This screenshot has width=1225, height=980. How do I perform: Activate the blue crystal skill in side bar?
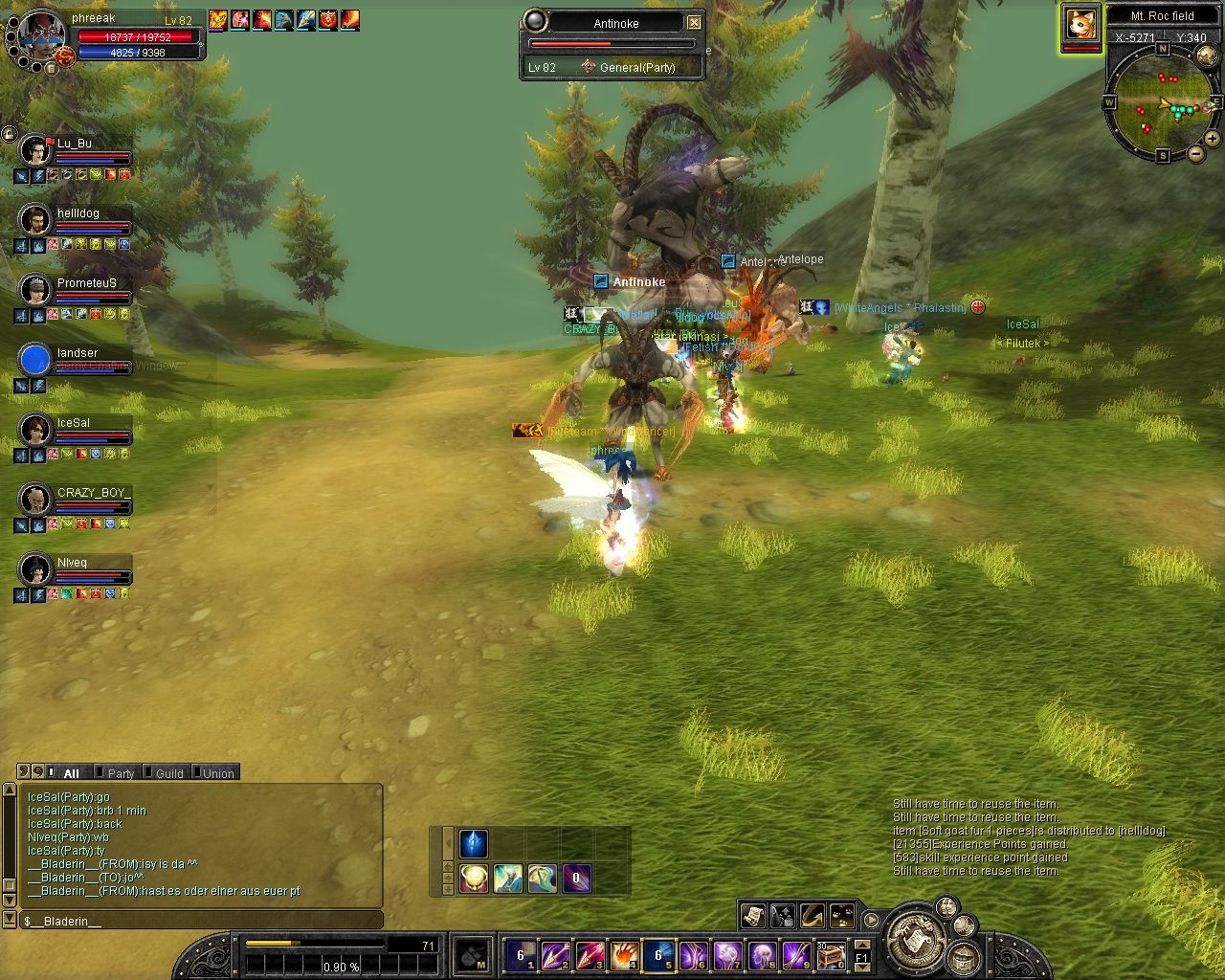click(x=474, y=843)
